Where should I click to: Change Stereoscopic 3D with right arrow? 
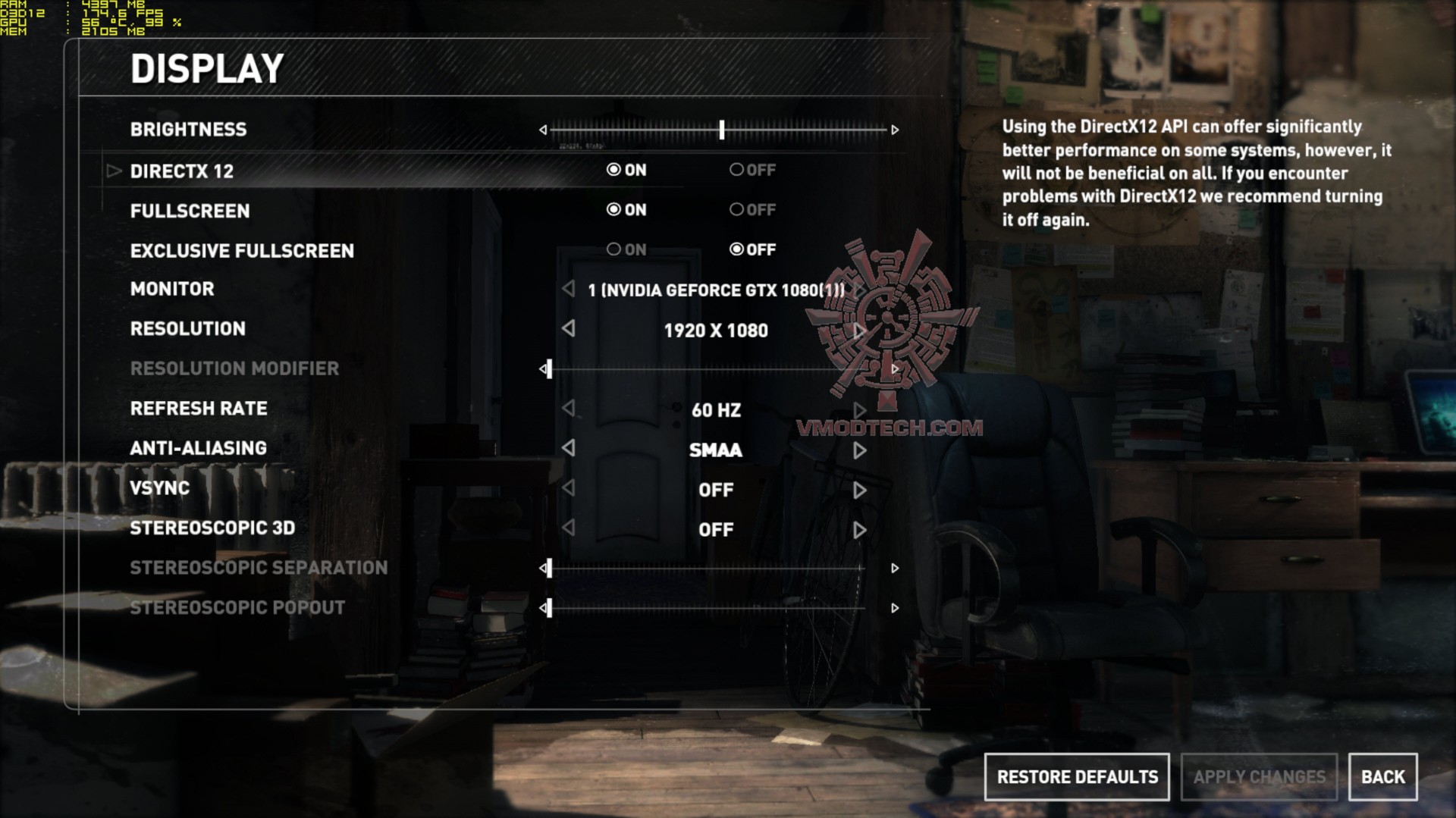pos(859,530)
